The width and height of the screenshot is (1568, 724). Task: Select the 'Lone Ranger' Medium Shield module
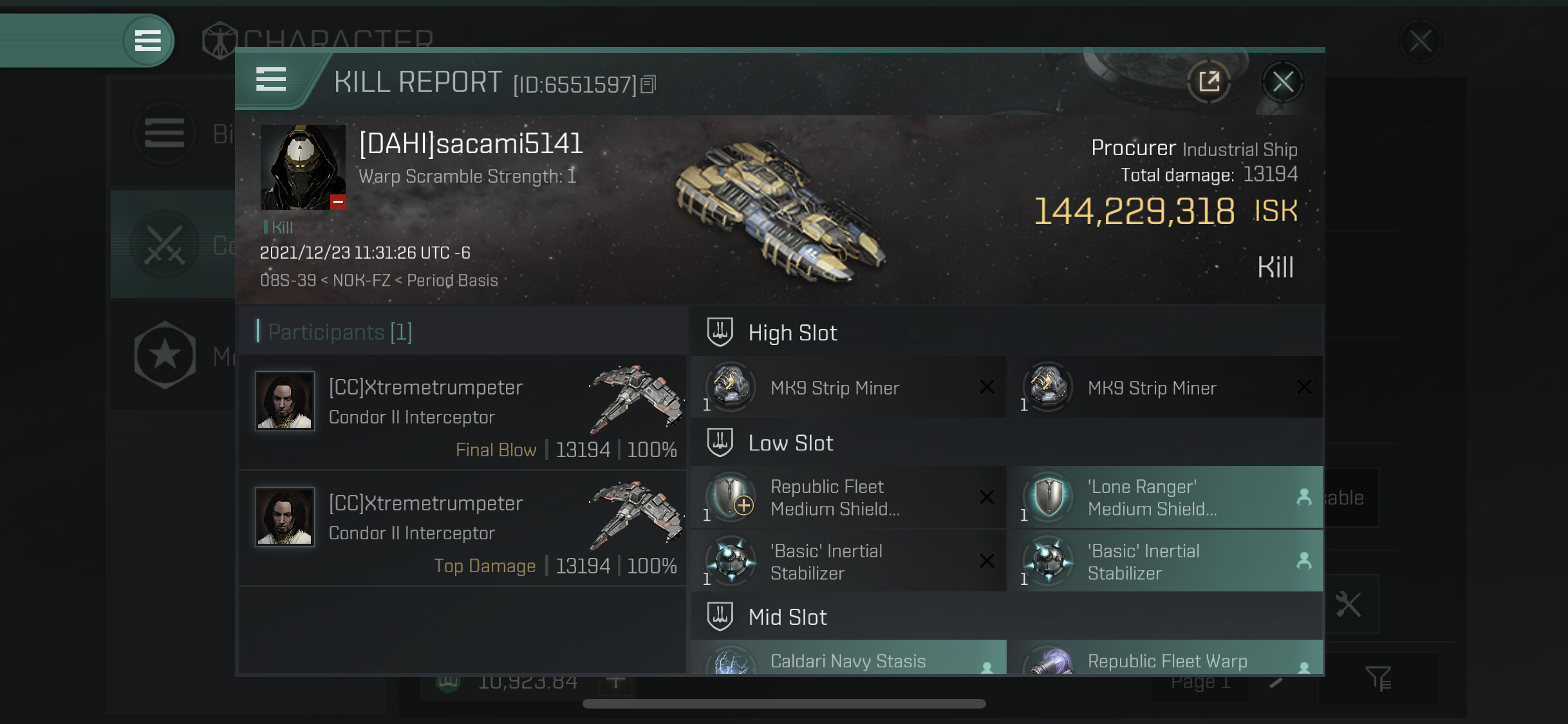tap(1166, 497)
